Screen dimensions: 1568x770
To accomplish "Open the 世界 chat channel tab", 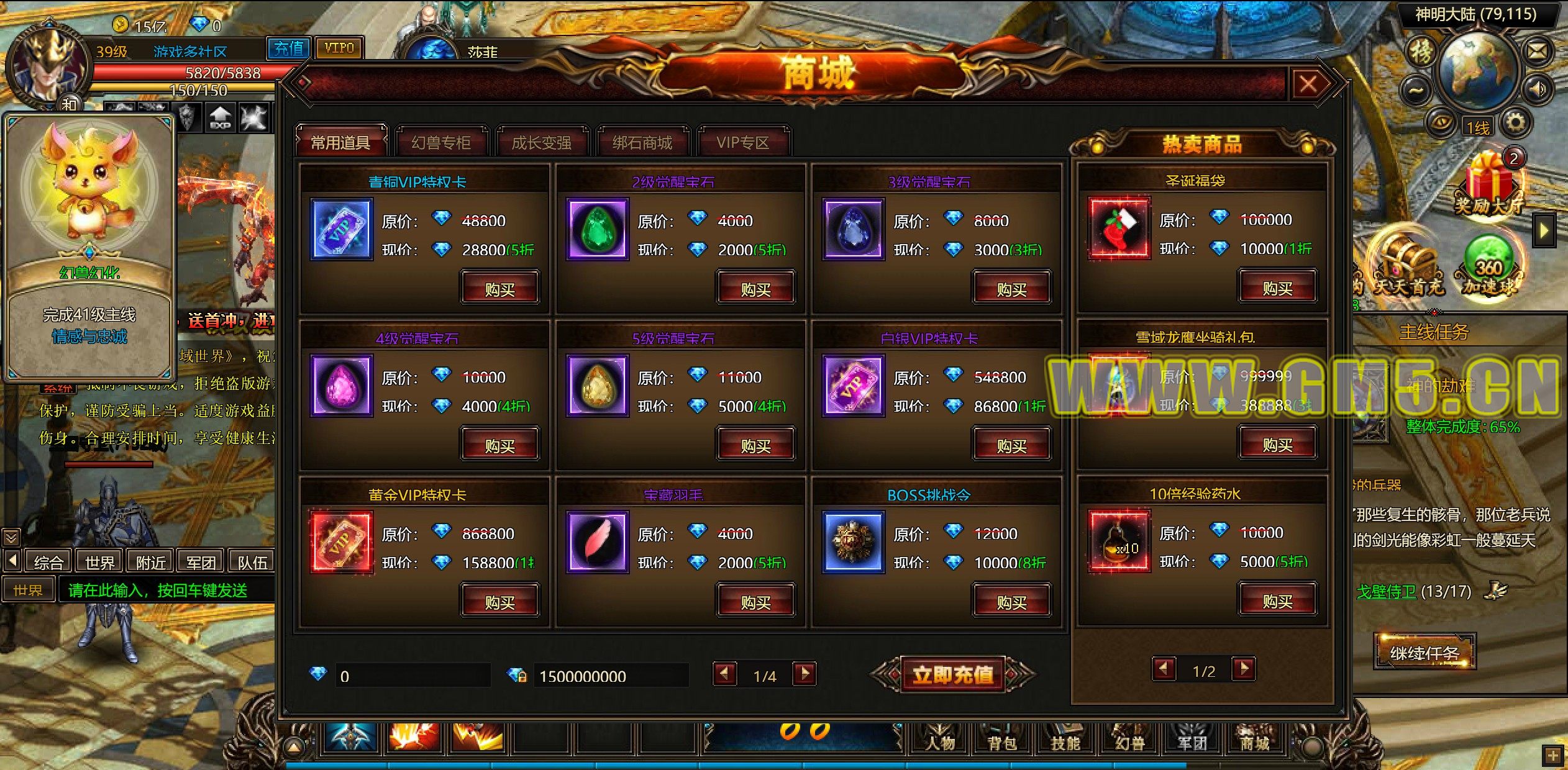I will (x=99, y=562).
